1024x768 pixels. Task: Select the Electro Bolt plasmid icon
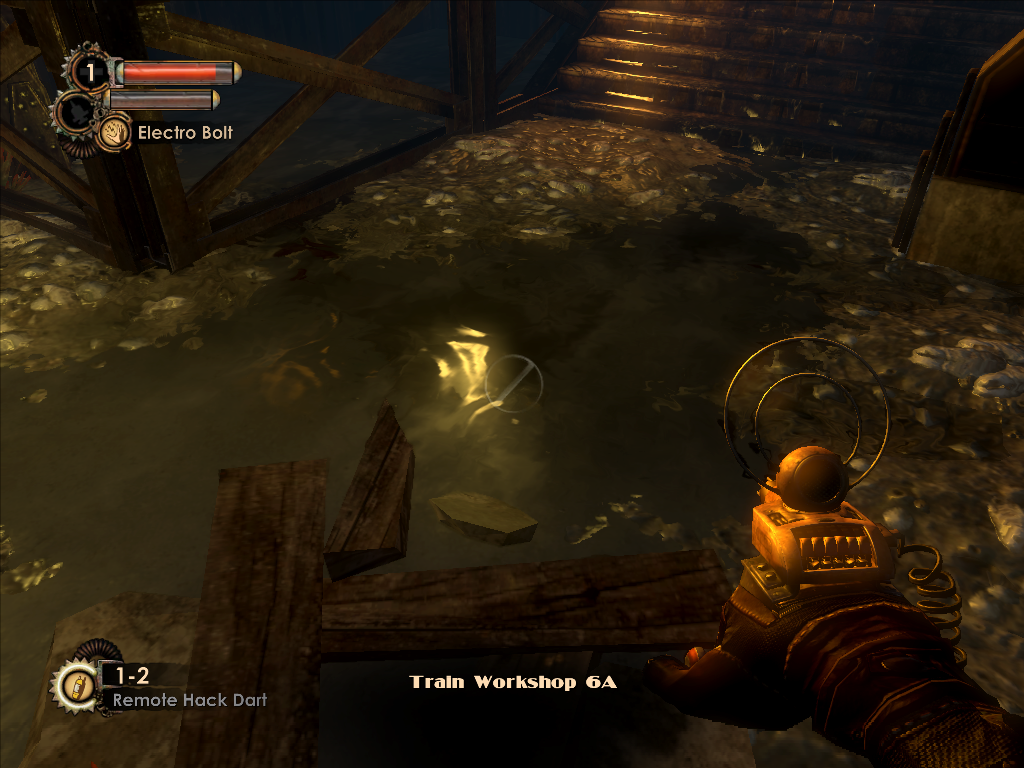[x=113, y=132]
